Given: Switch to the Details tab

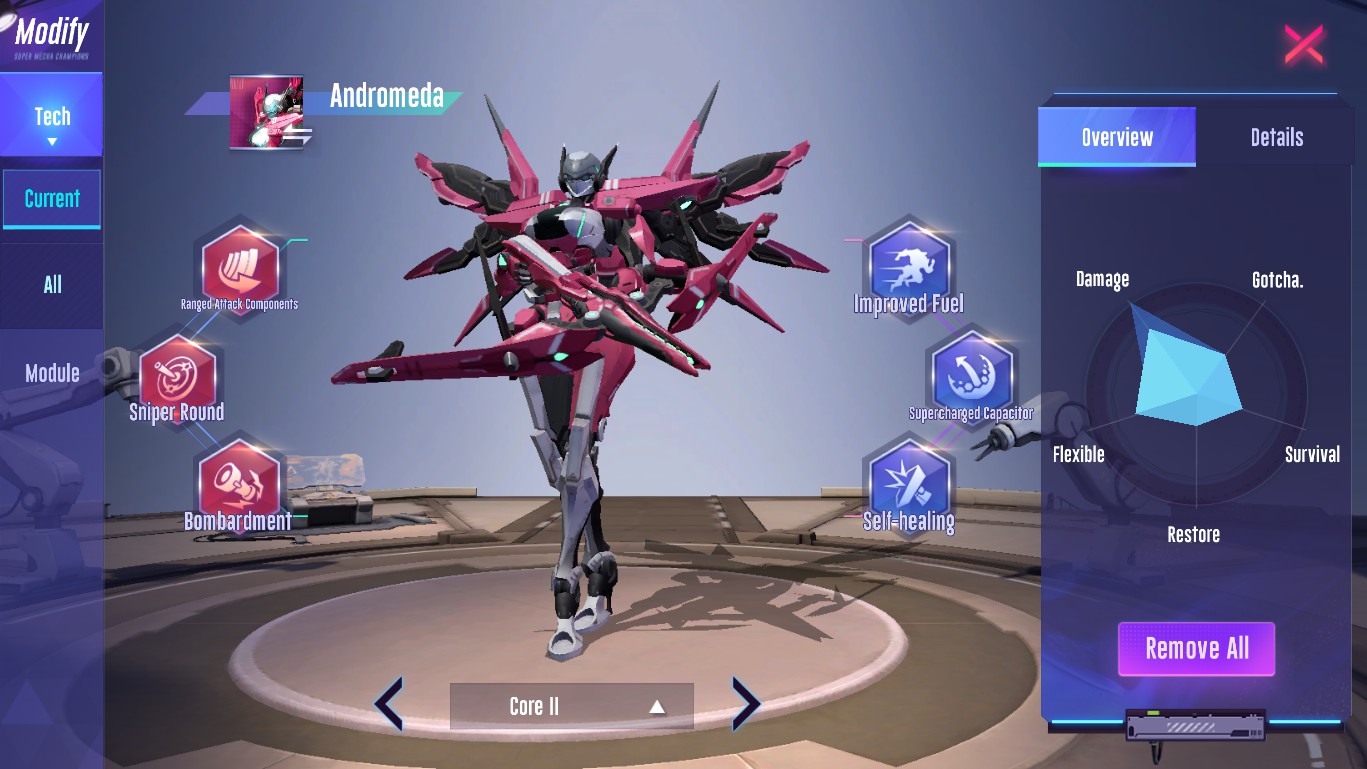Looking at the screenshot, I should [1276, 137].
